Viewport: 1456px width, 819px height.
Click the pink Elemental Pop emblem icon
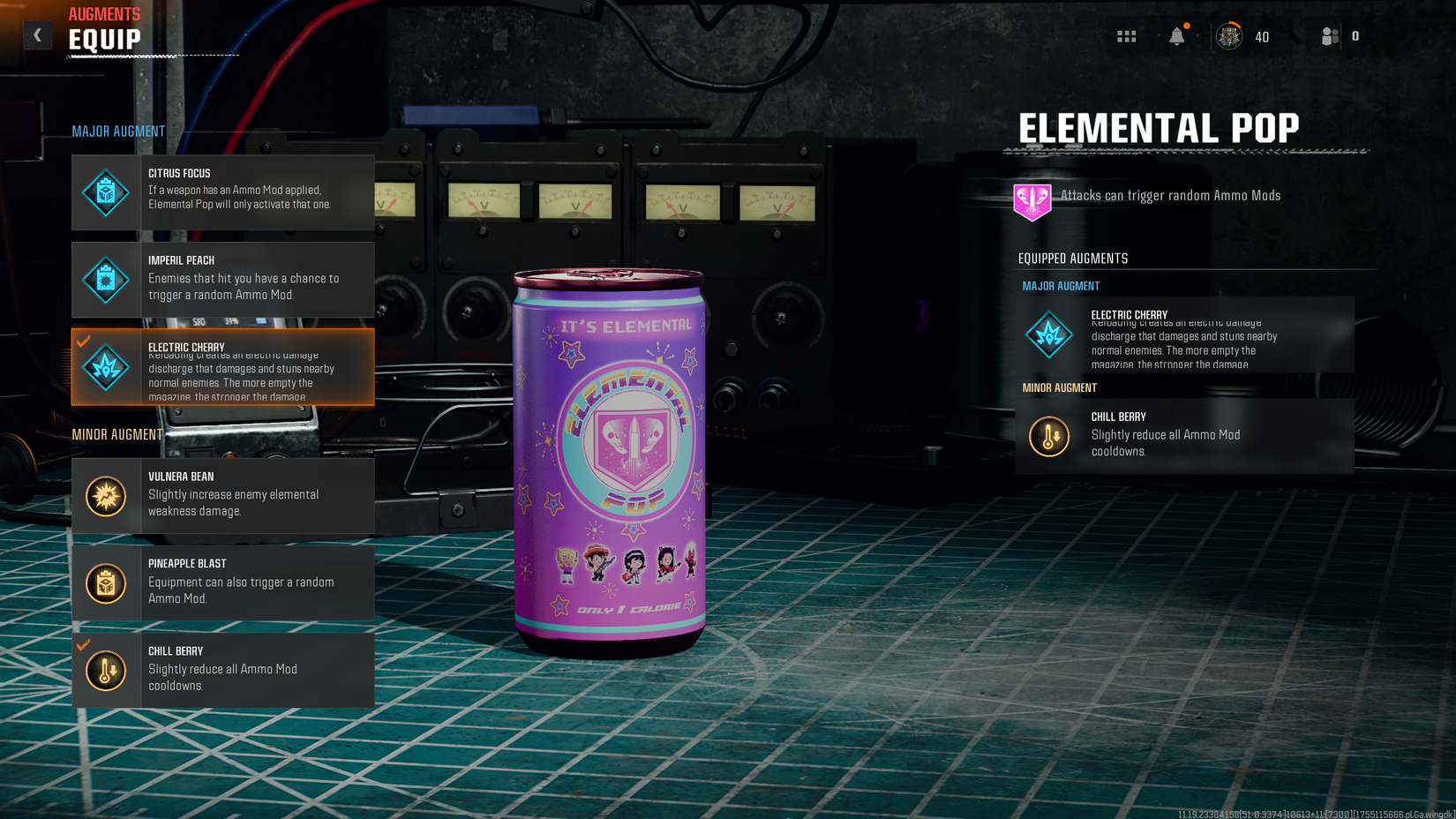(1032, 200)
